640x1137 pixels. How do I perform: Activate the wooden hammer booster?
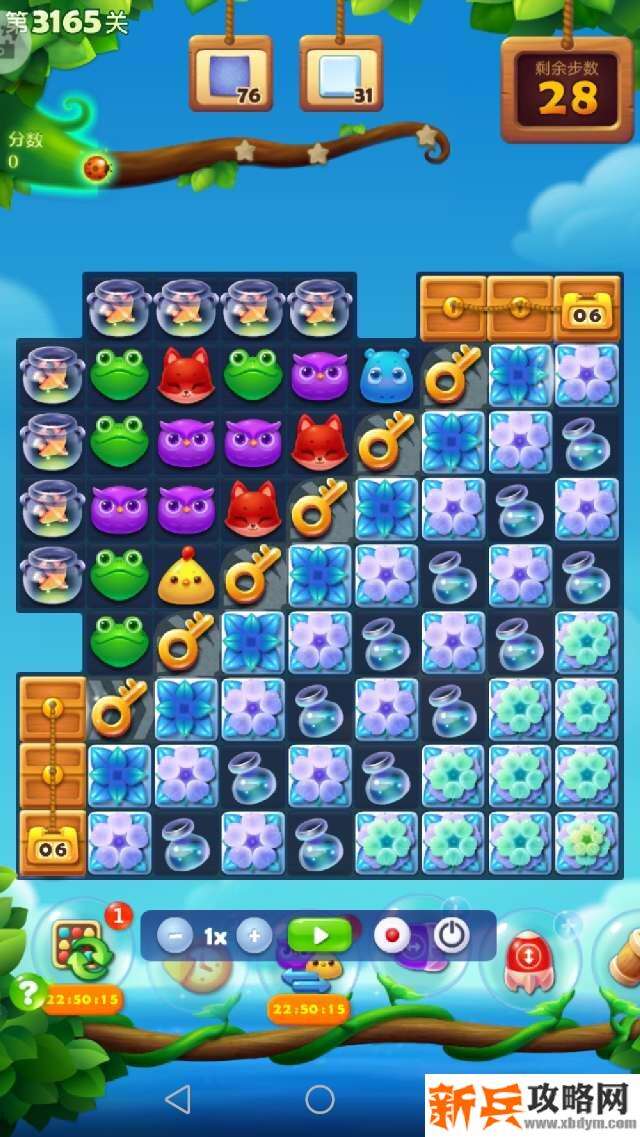(x=620, y=955)
